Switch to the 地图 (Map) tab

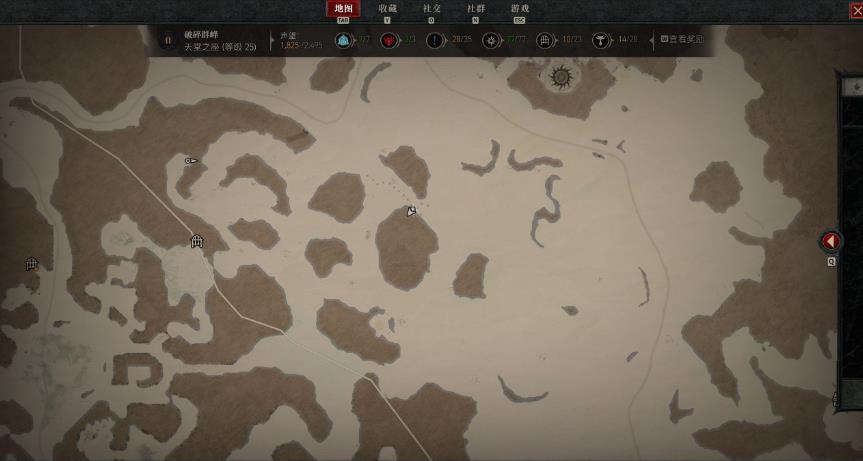pyautogui.click(x=344, y=9)
